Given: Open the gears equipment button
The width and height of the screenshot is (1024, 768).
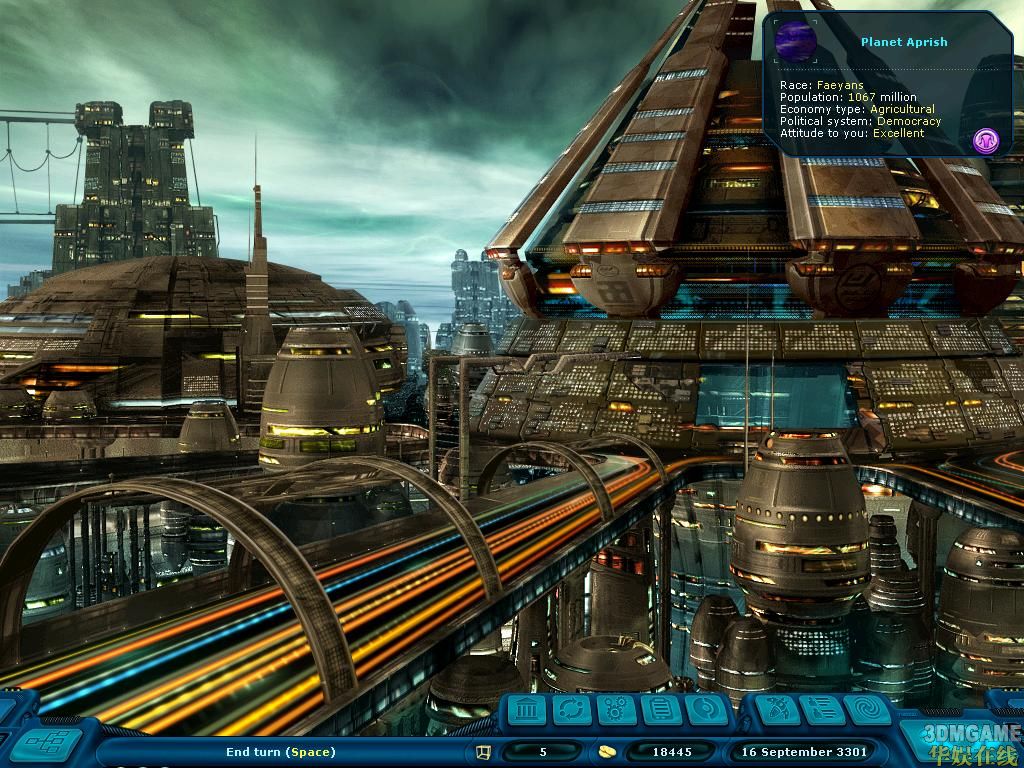Looking at the screenshot, I should (x=617, y=711).
